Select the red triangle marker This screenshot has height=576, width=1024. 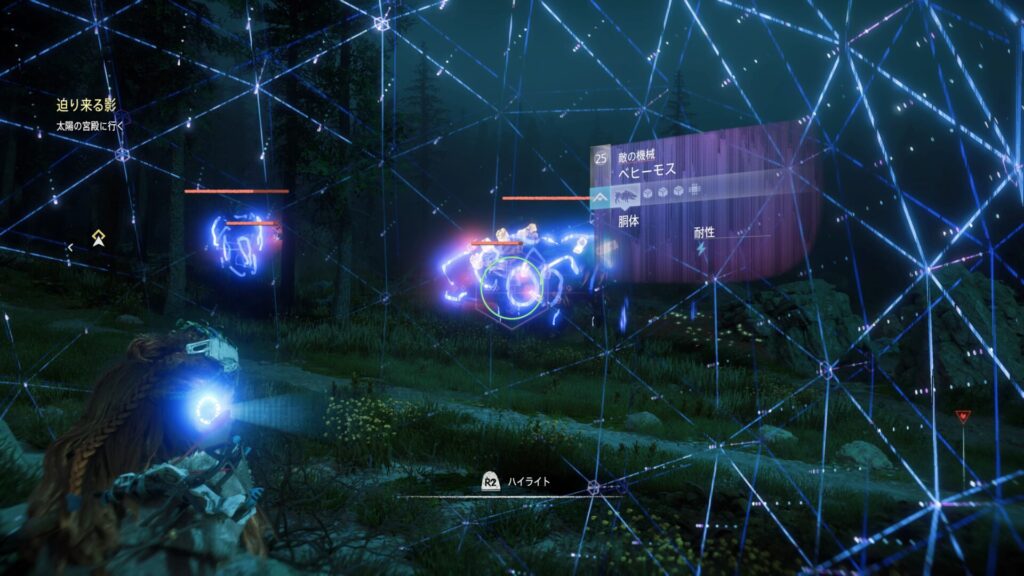962,416
